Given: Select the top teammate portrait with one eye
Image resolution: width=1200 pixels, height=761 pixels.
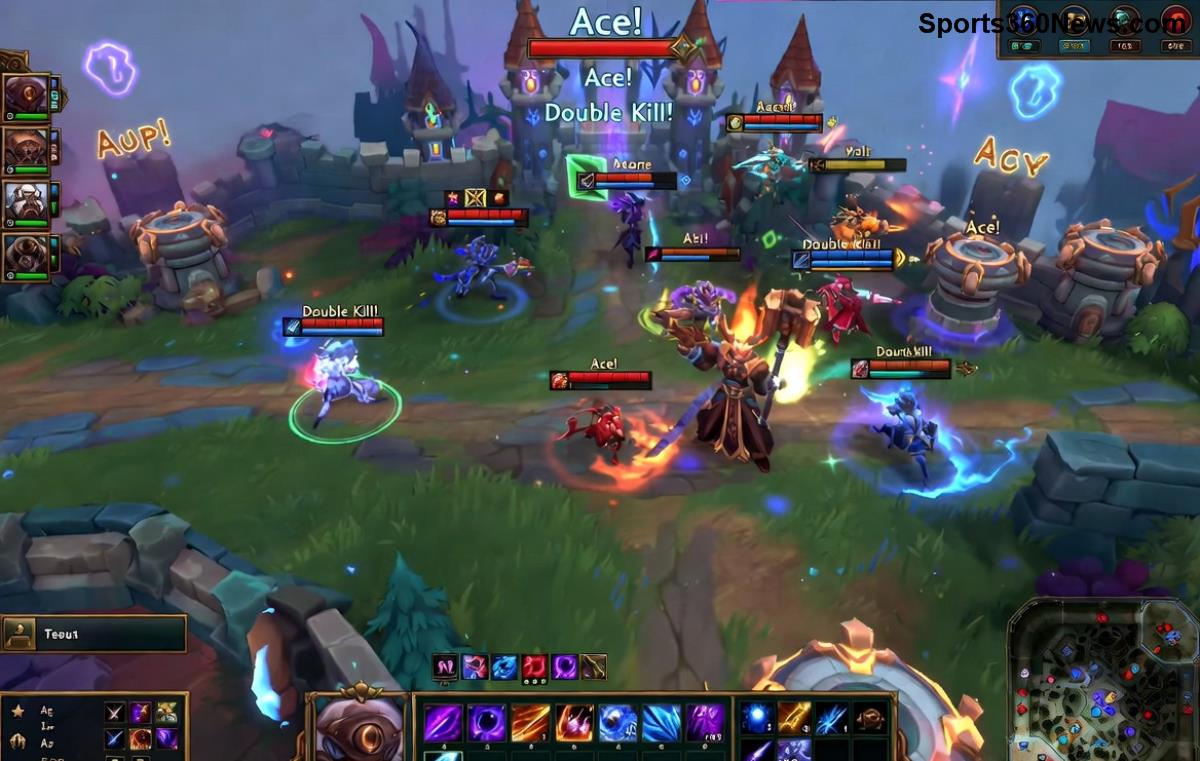Looking at the screenshot, I should click(26, 97).
